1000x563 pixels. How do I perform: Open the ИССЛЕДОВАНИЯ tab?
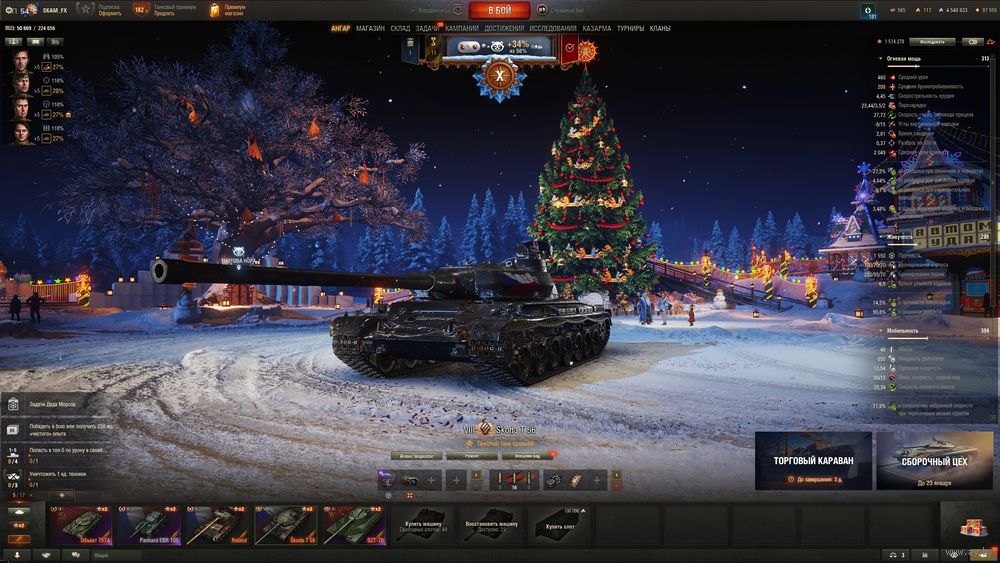pos(553,28)
